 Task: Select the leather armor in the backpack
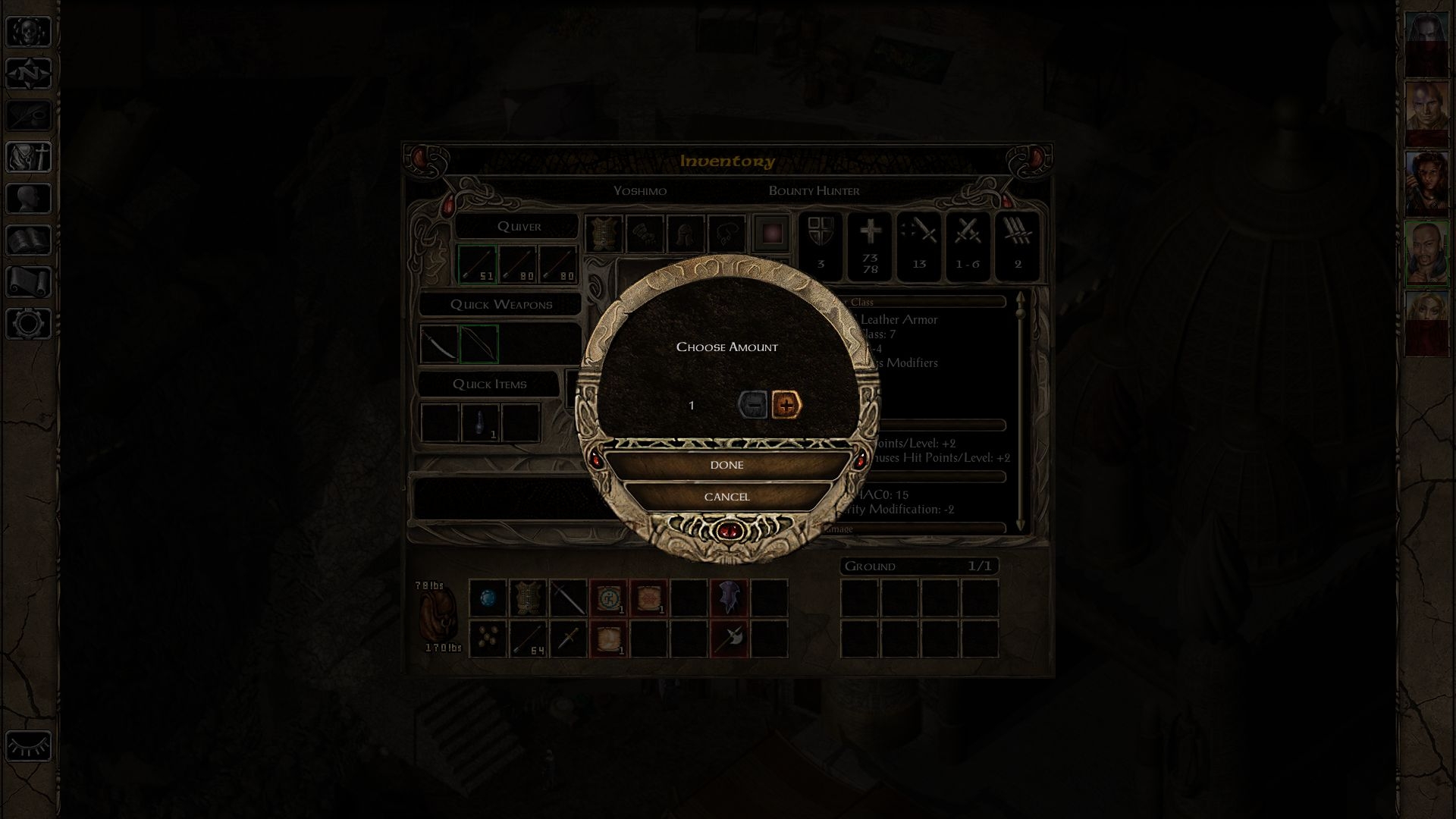pyautogui.click(x=529, y=598)
